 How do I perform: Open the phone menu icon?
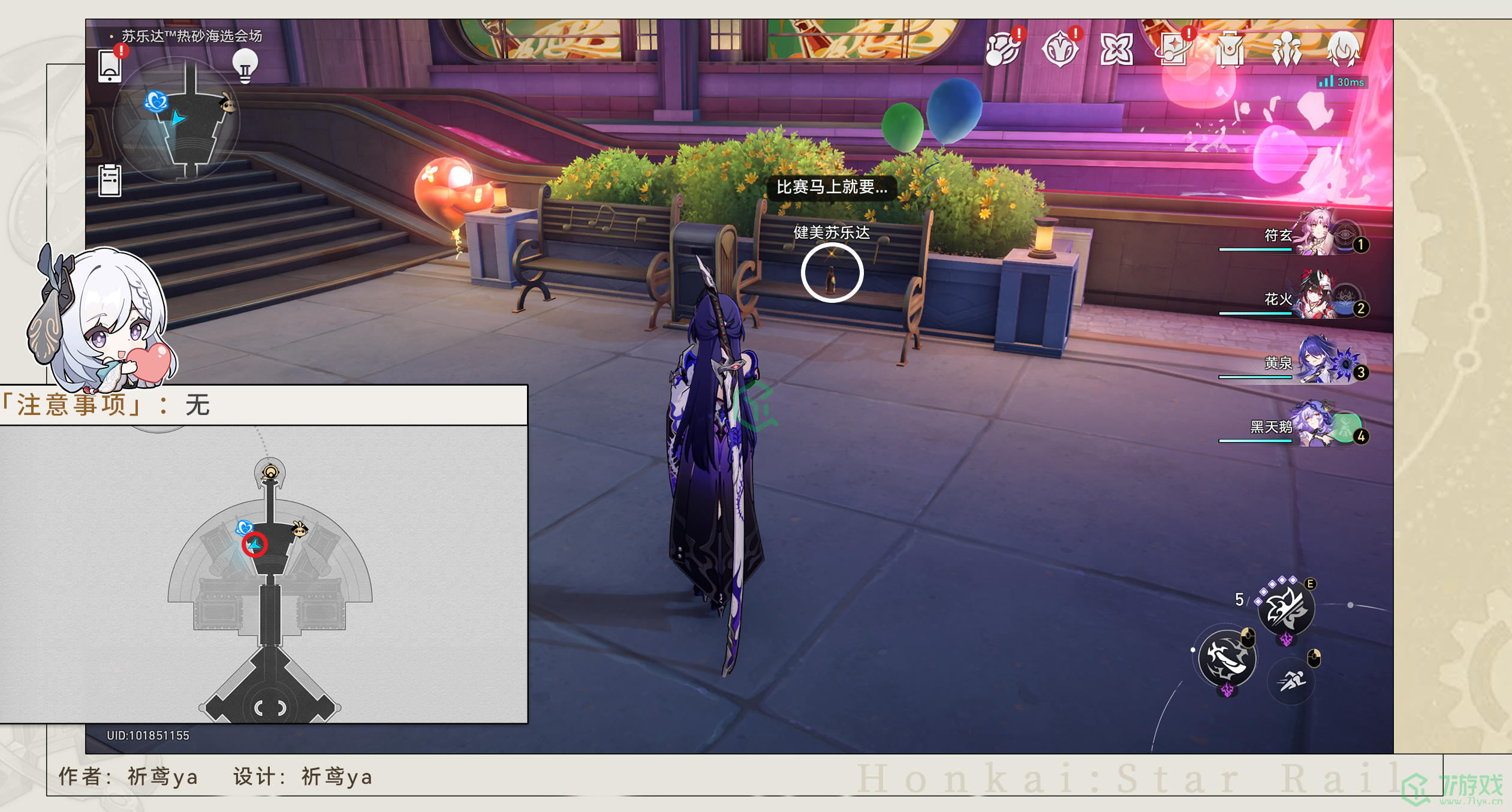(x=110, y=66)
